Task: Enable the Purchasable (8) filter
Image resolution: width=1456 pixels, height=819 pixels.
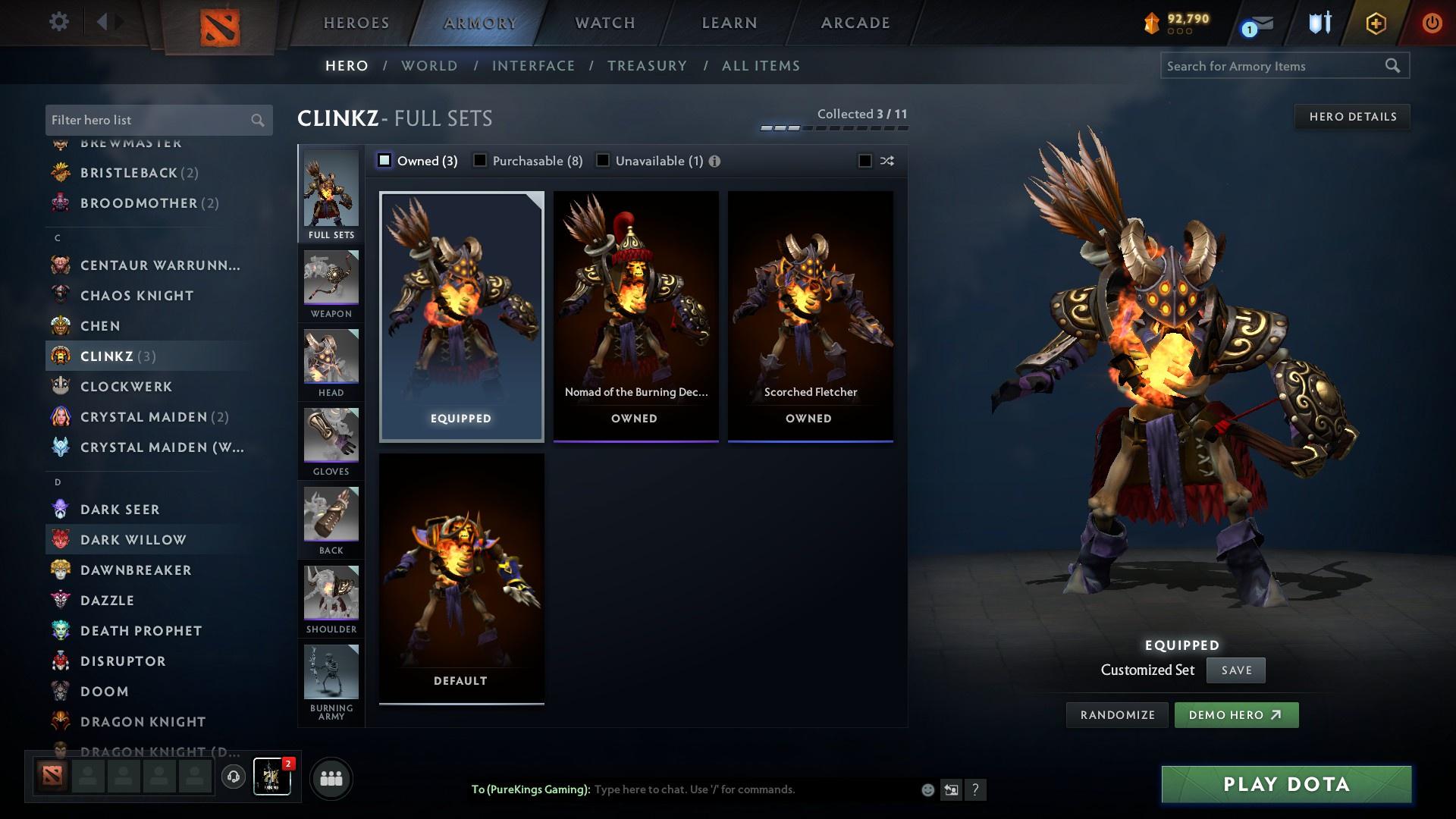Action: click(479, 160)
